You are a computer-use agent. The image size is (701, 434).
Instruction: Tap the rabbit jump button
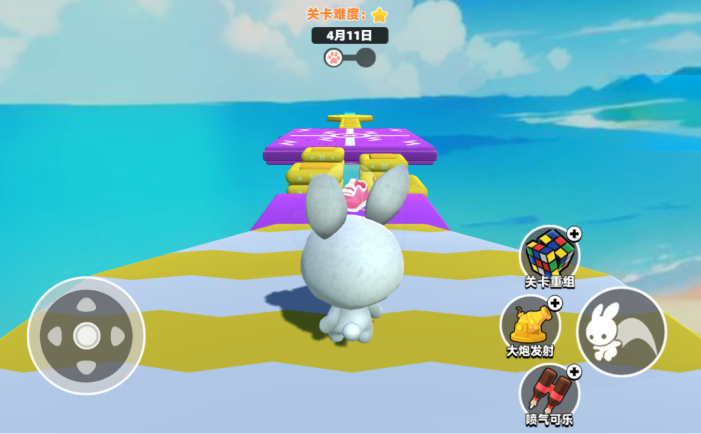coord(621,331)
